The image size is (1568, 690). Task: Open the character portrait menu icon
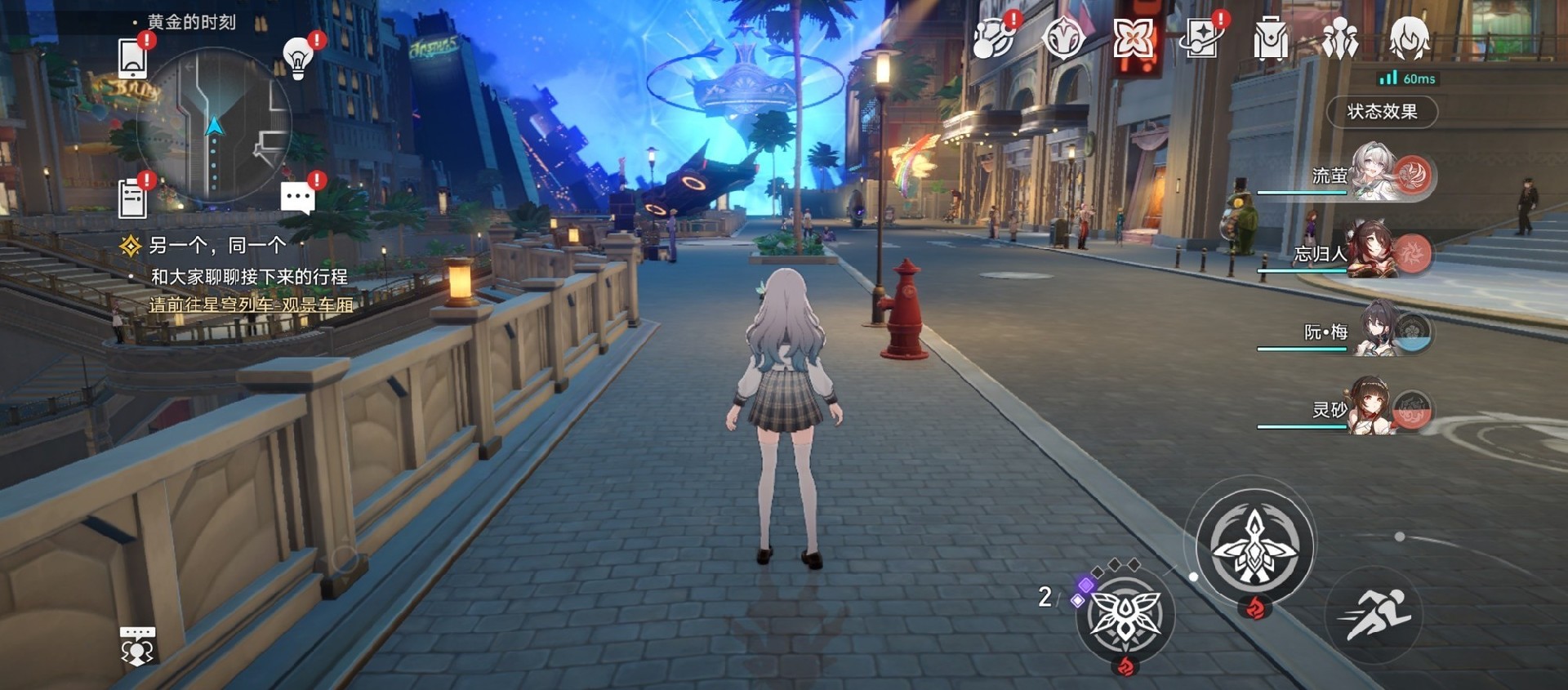1410,38
